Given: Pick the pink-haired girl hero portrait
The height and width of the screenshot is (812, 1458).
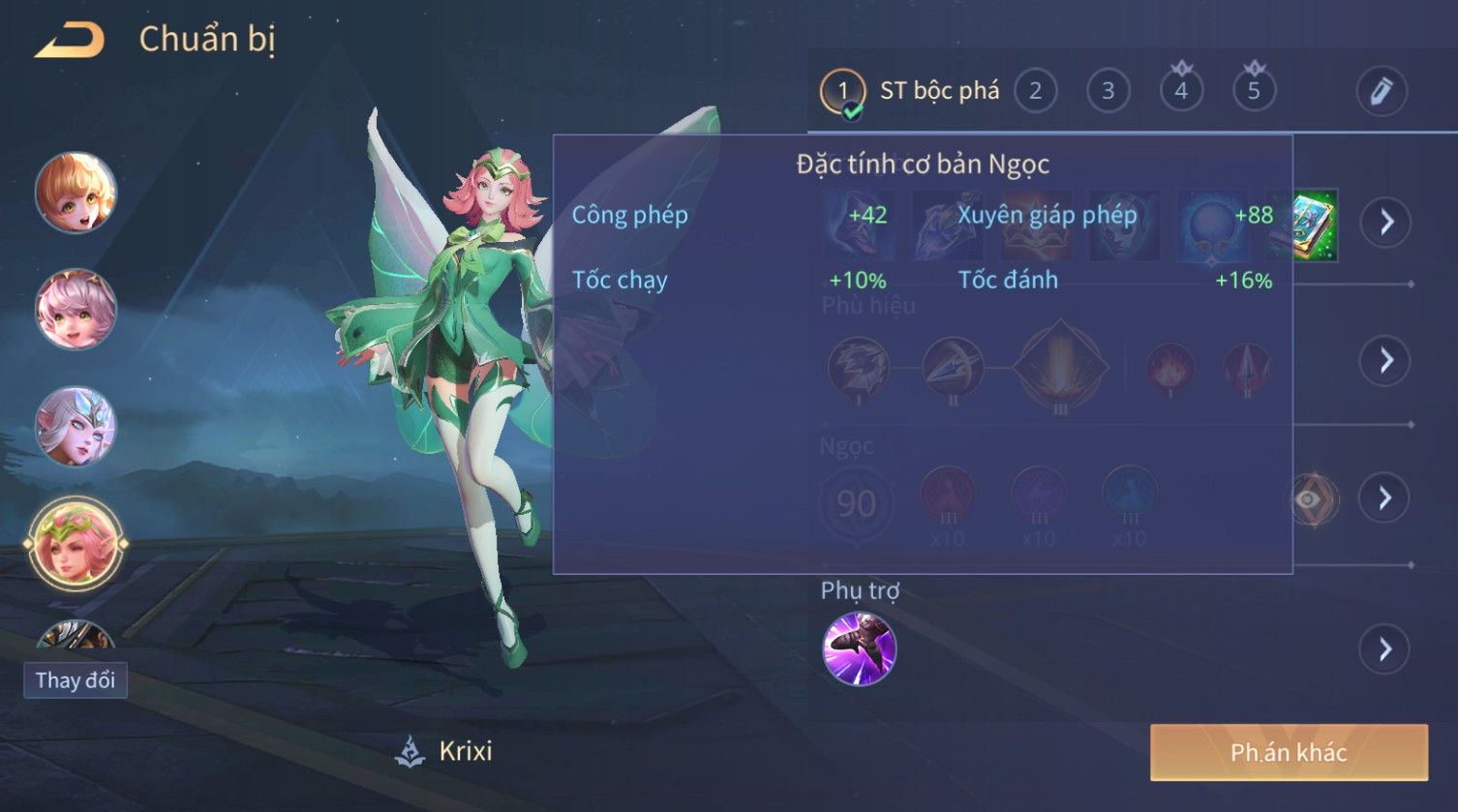Looking at the screenshot, I should pyautogui.click(x=76, y=310).
